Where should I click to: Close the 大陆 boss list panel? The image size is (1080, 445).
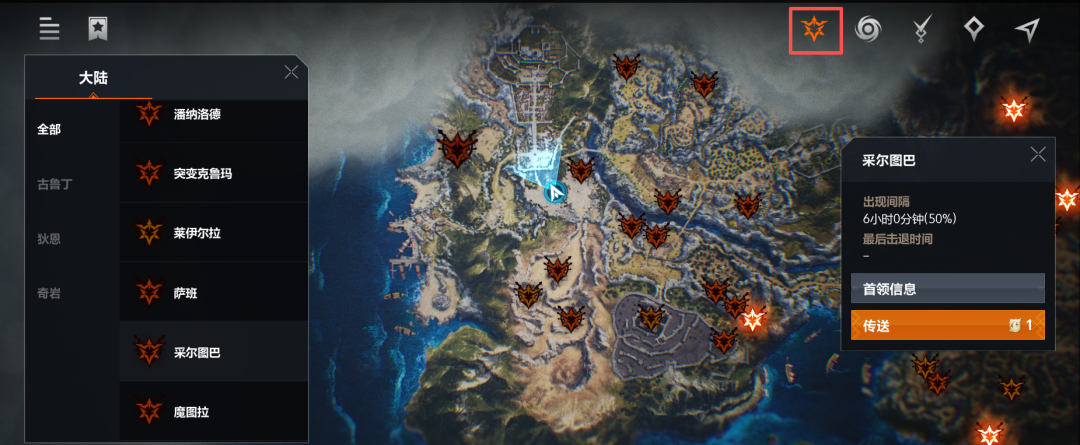click(291, 72)
